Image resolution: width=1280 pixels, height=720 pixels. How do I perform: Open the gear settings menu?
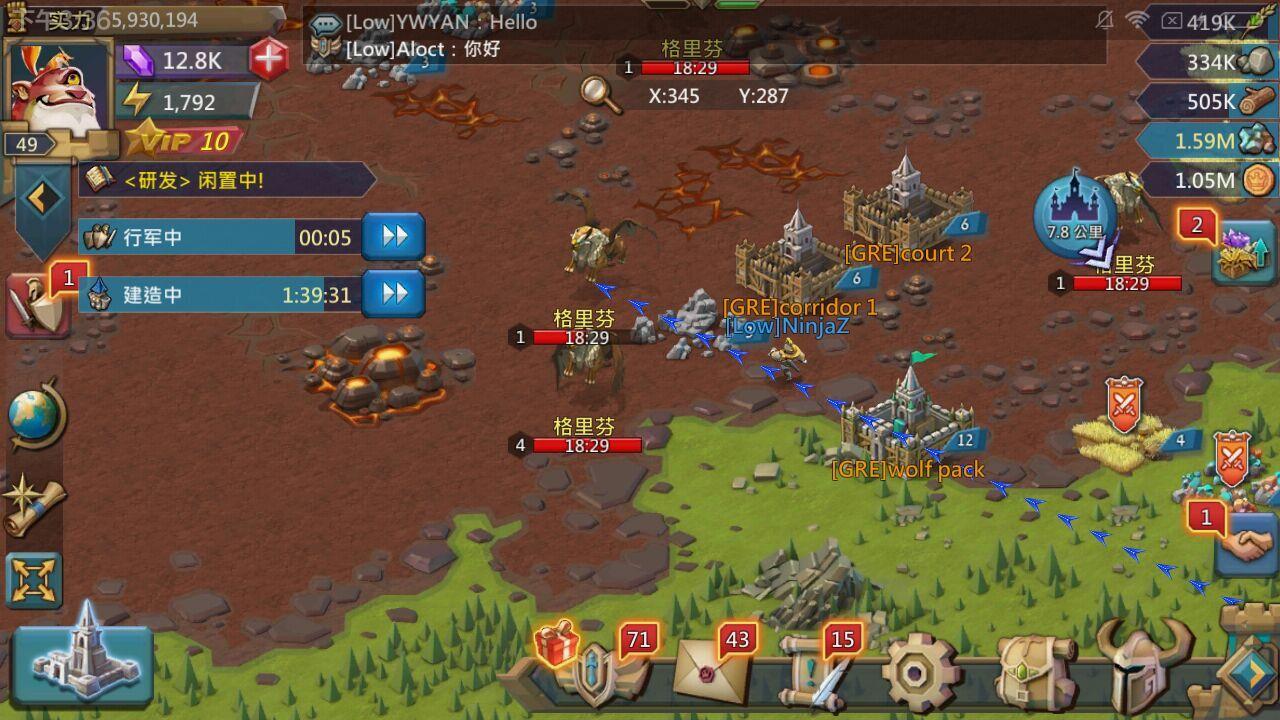[920, 672]
